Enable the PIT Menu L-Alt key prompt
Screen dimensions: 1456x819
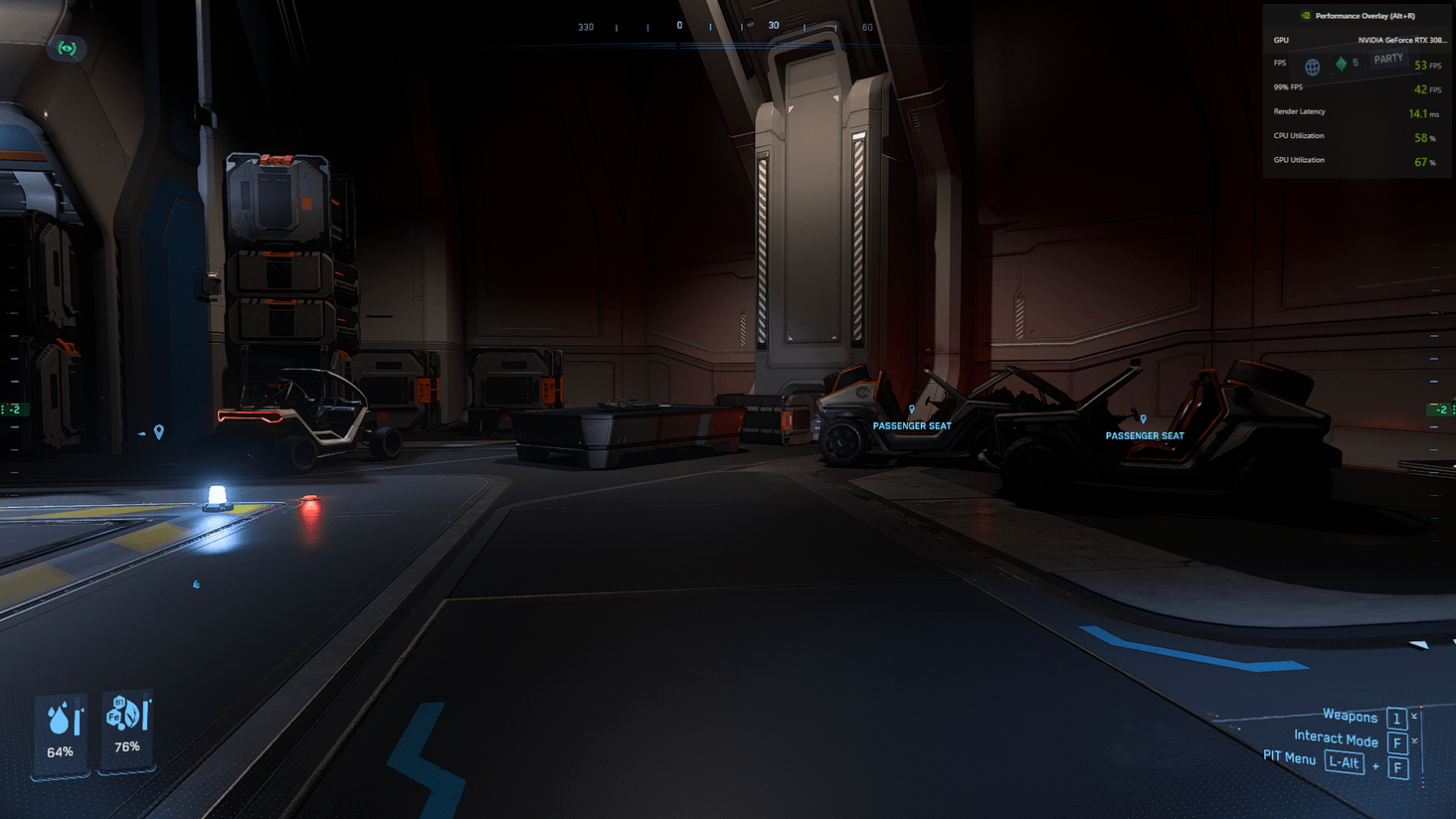1344,762
